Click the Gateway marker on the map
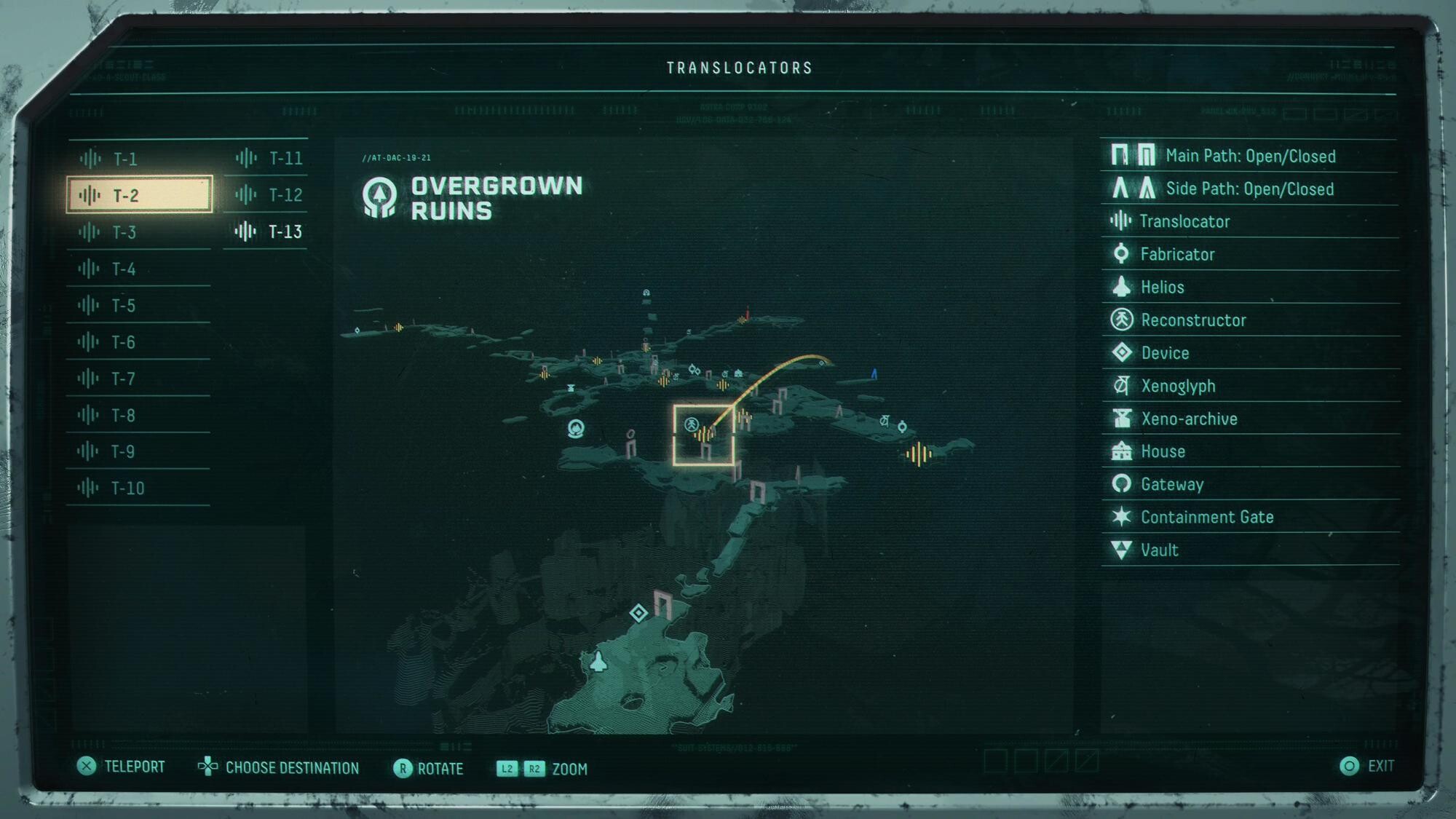 (x=576, y=428)
